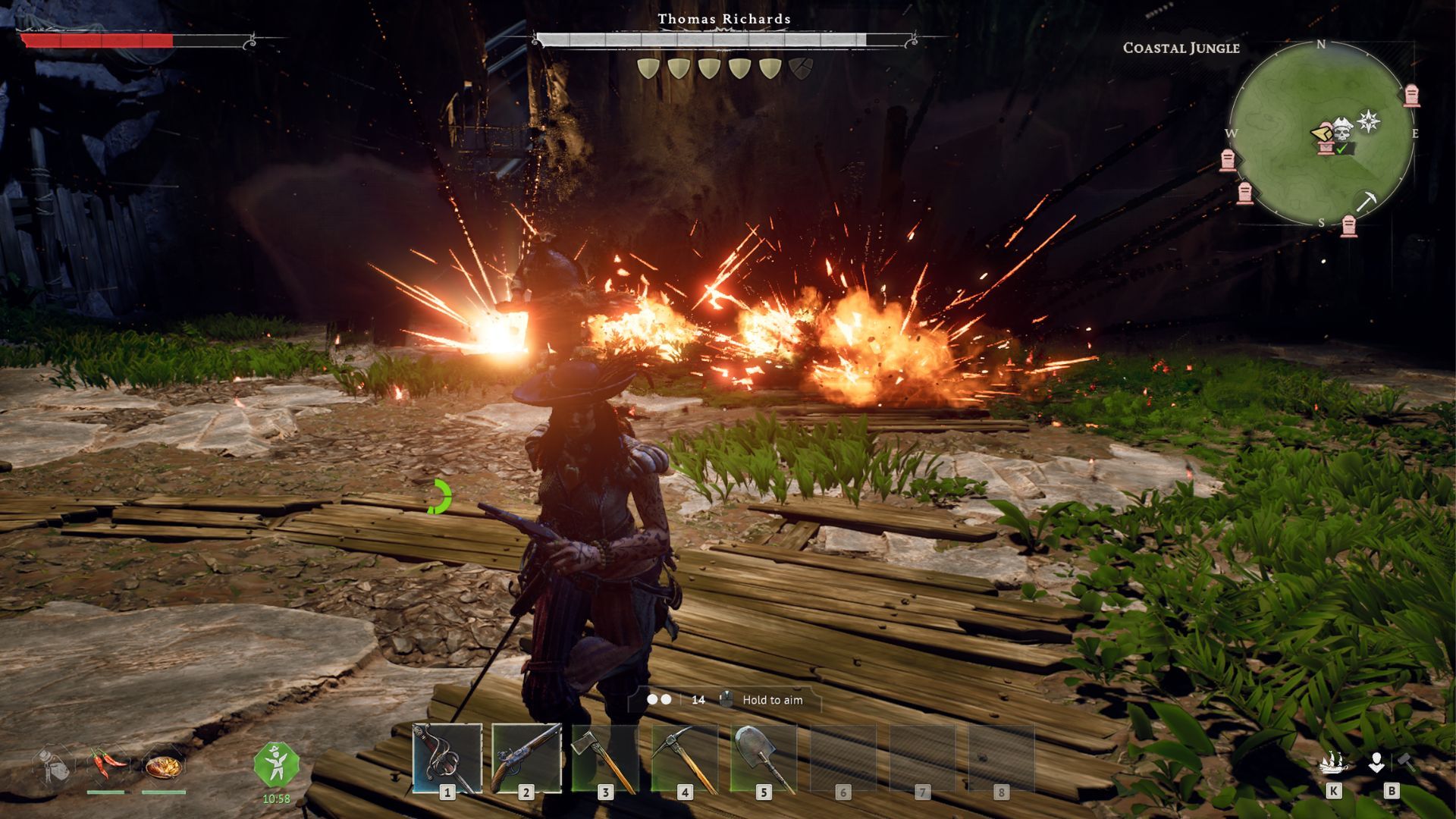Equip the flintlock pistol slot
The width and height of the screenshot is (1456, 819).
pyautogui.click(x=526, y=758)
